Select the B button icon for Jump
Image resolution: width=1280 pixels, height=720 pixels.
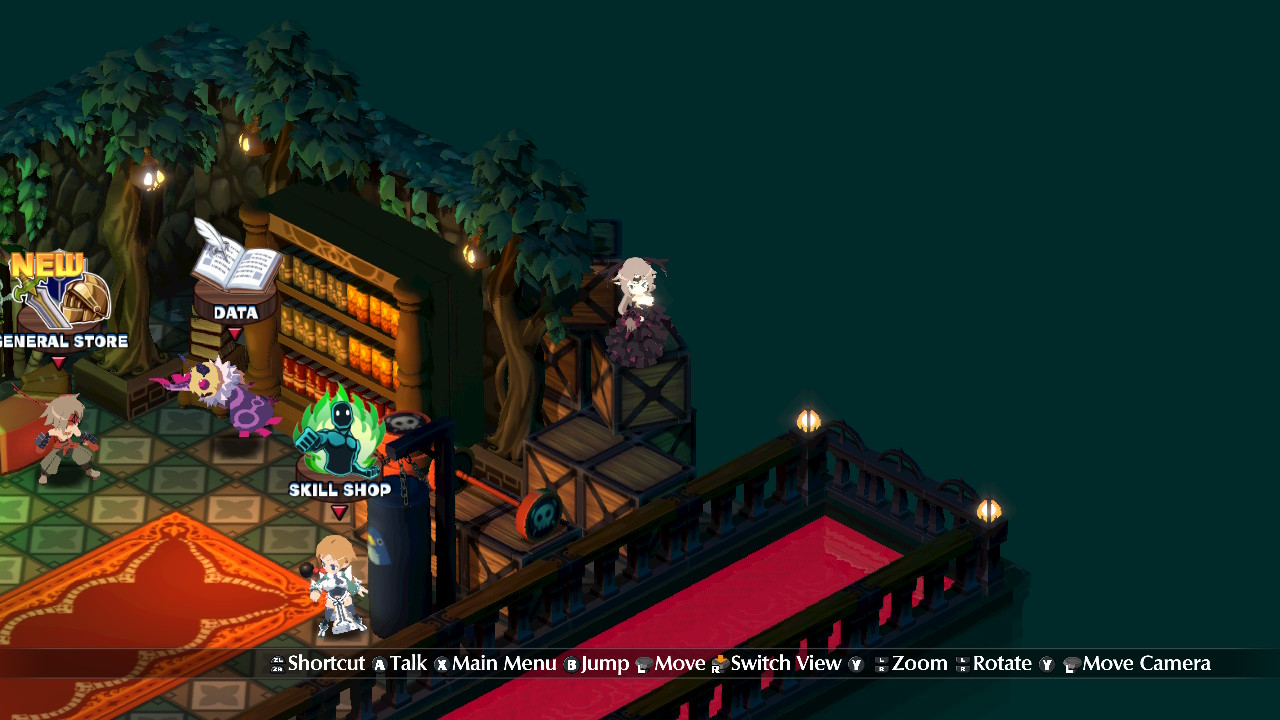[571, 663]
